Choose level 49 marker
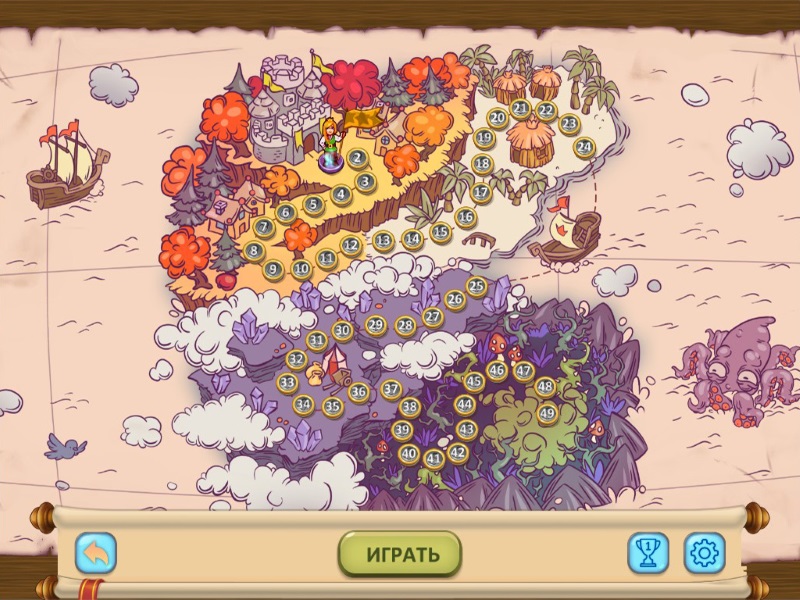The height and width of the screenshot is (600, 800). coord(547,413)
